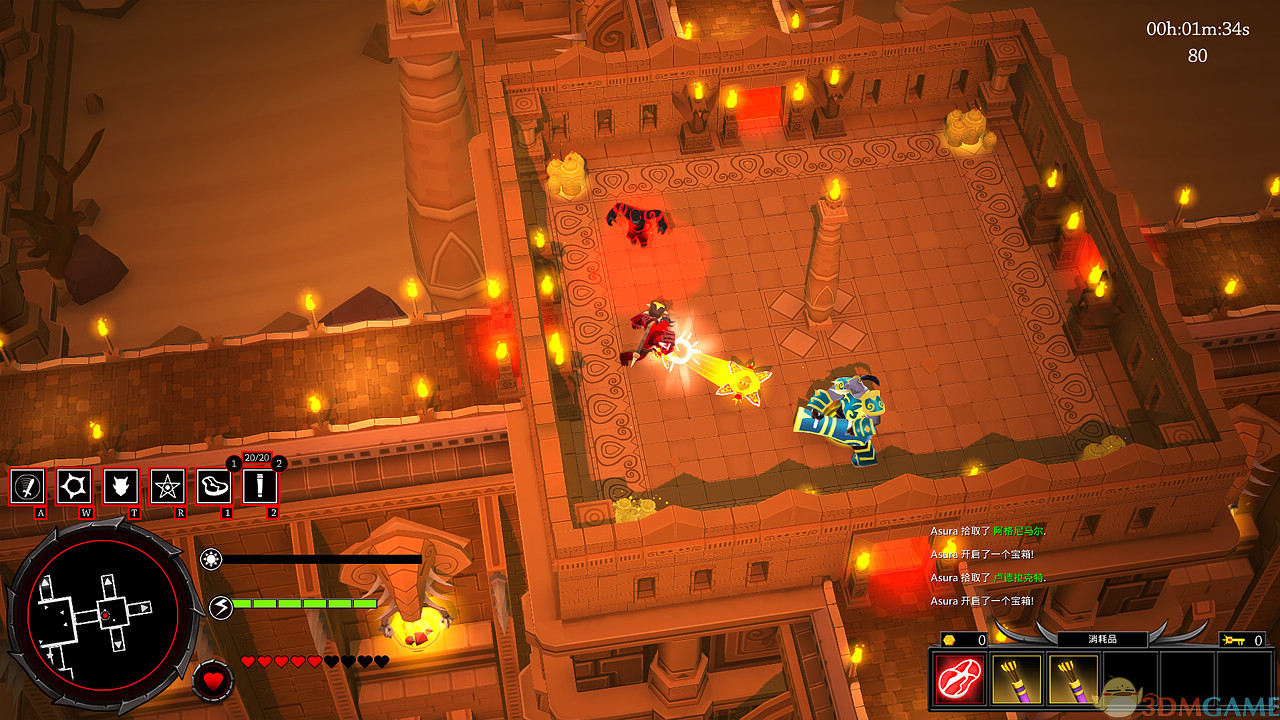This screenshot has width=1280, height=720.
Task: Use the item with 20/20 charges in slot 2
Action: (260, 487)
